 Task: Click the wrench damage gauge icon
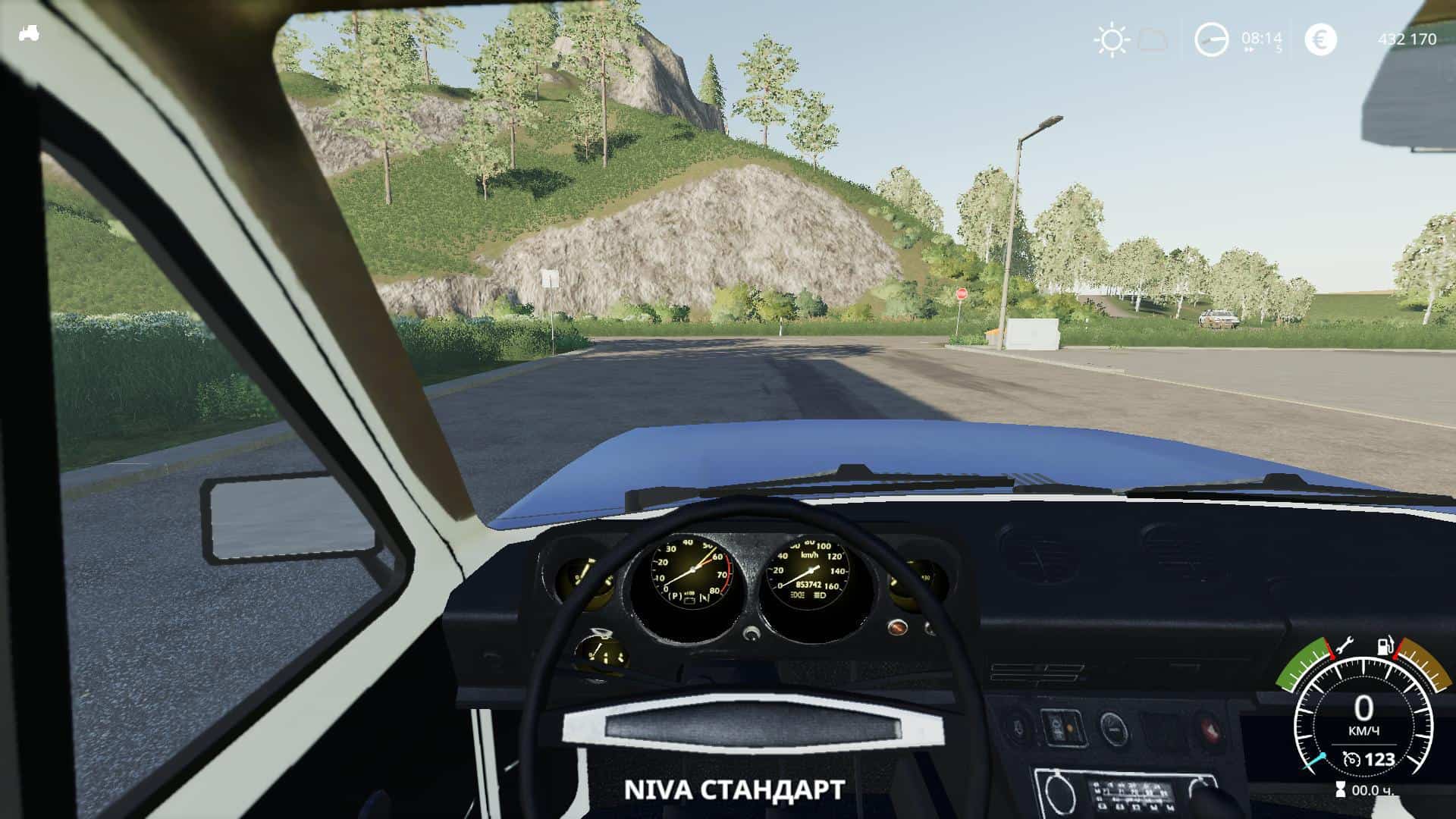pyautogui.click(x=1344, y=647)
